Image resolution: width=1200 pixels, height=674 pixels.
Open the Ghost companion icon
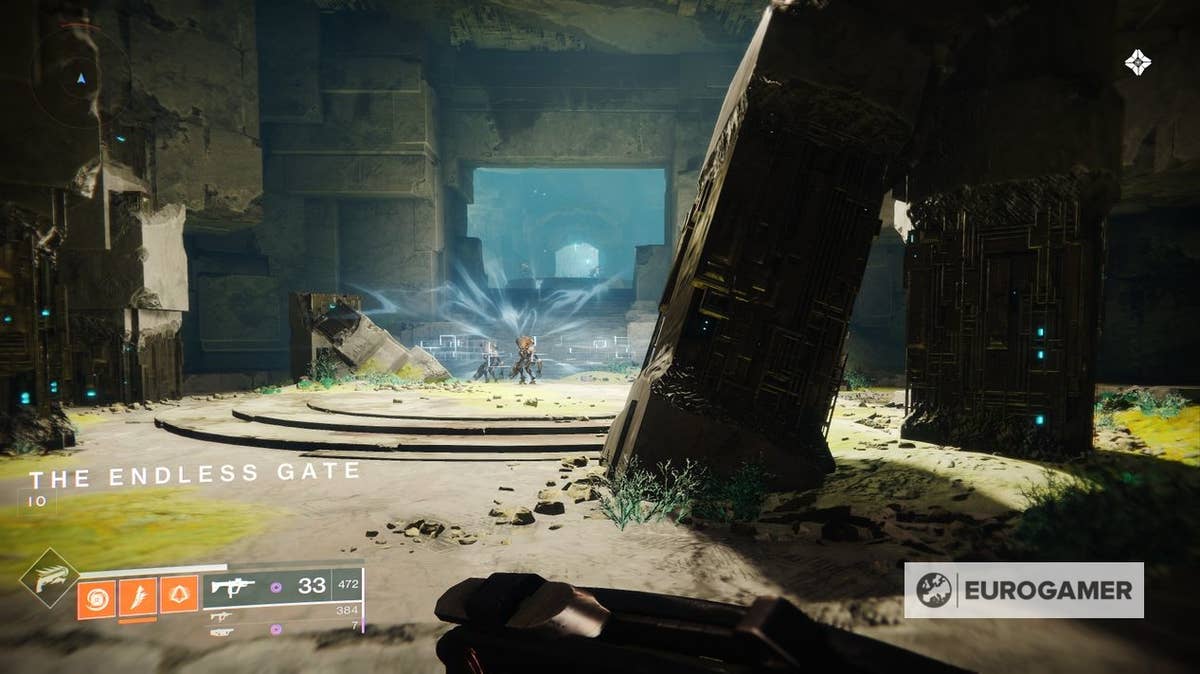pos(1138,62)
